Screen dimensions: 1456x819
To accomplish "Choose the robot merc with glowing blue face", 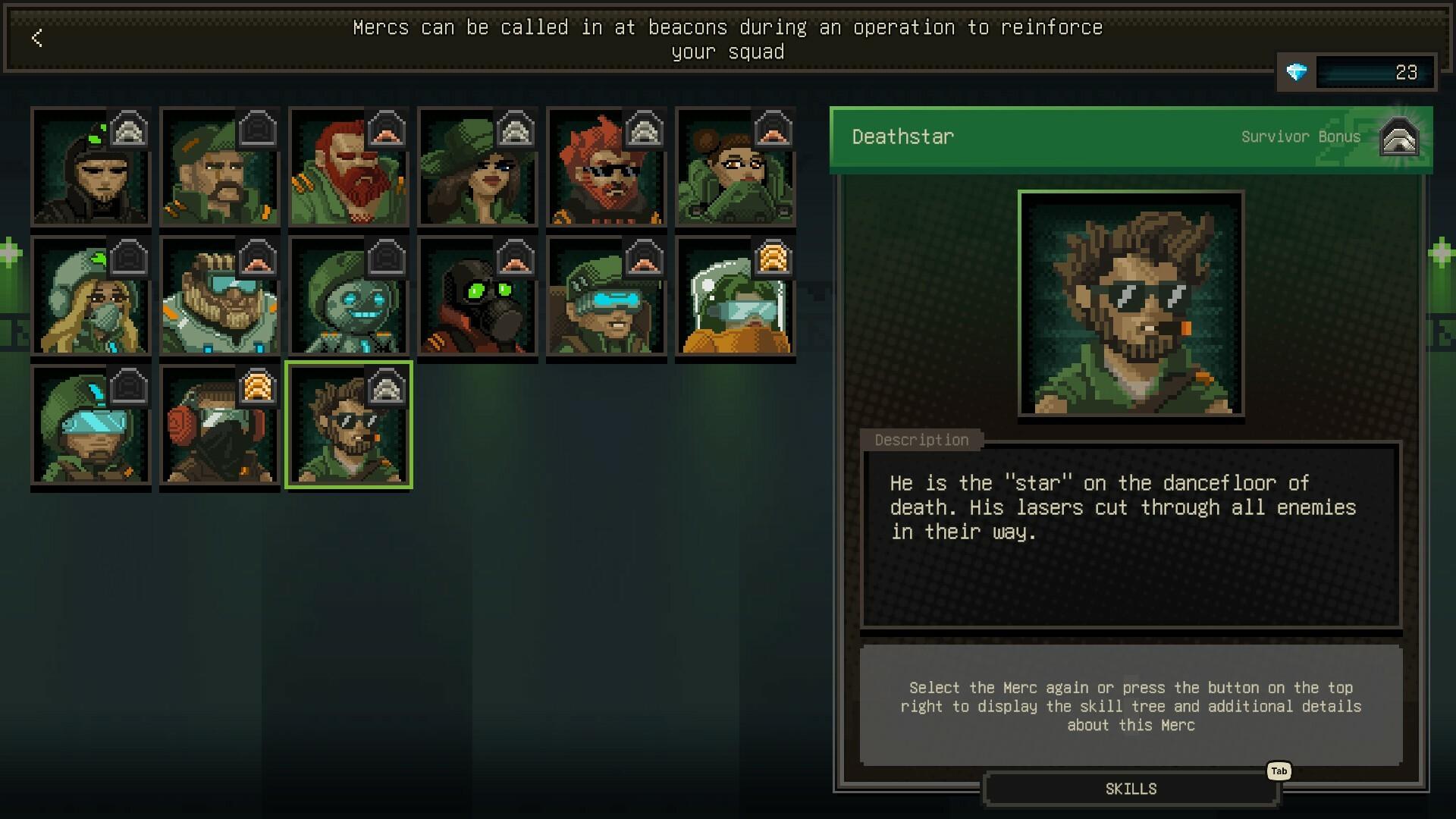I will click(x=348, y=297).
